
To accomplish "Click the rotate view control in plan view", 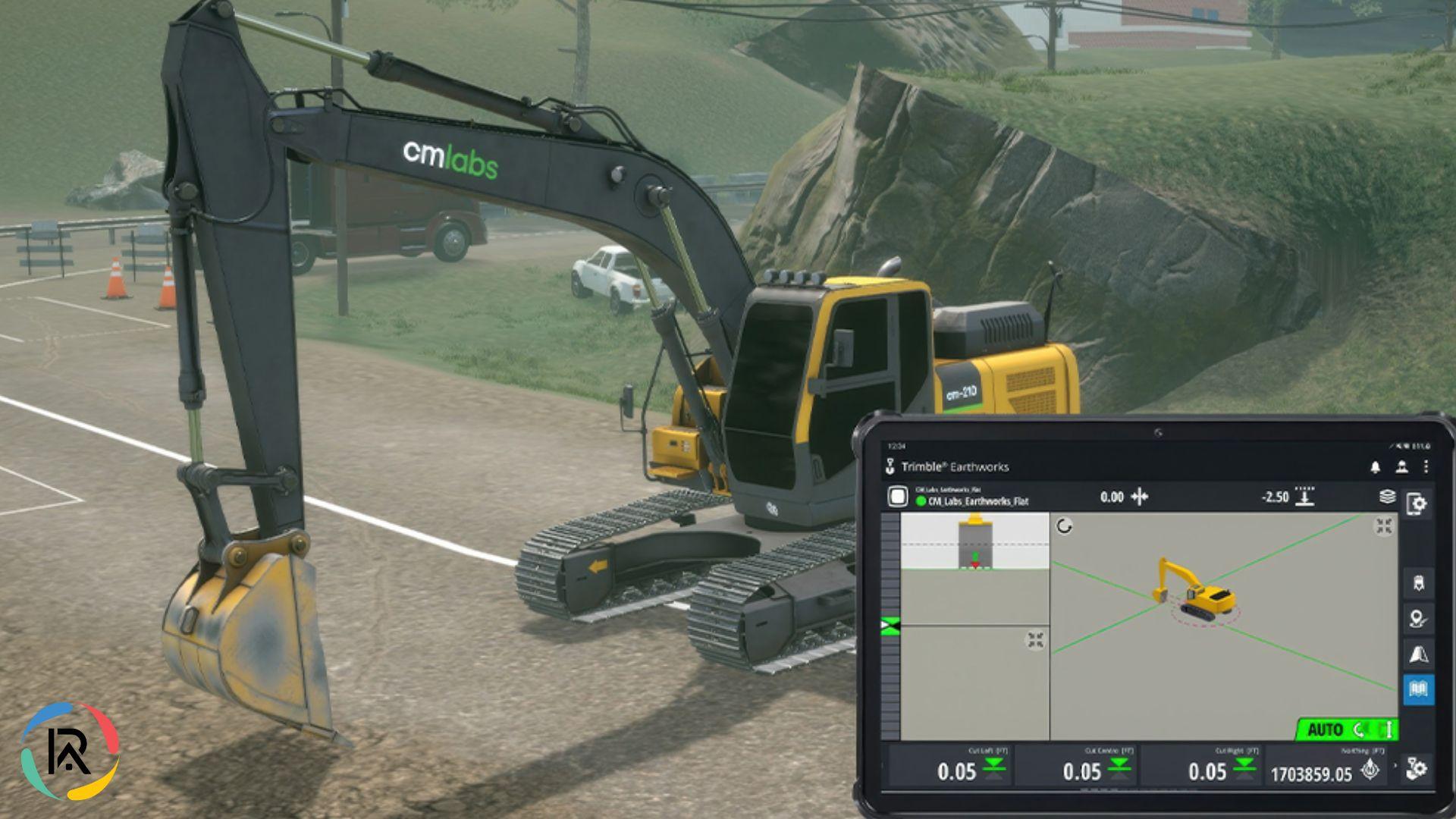I will 1064,526.
